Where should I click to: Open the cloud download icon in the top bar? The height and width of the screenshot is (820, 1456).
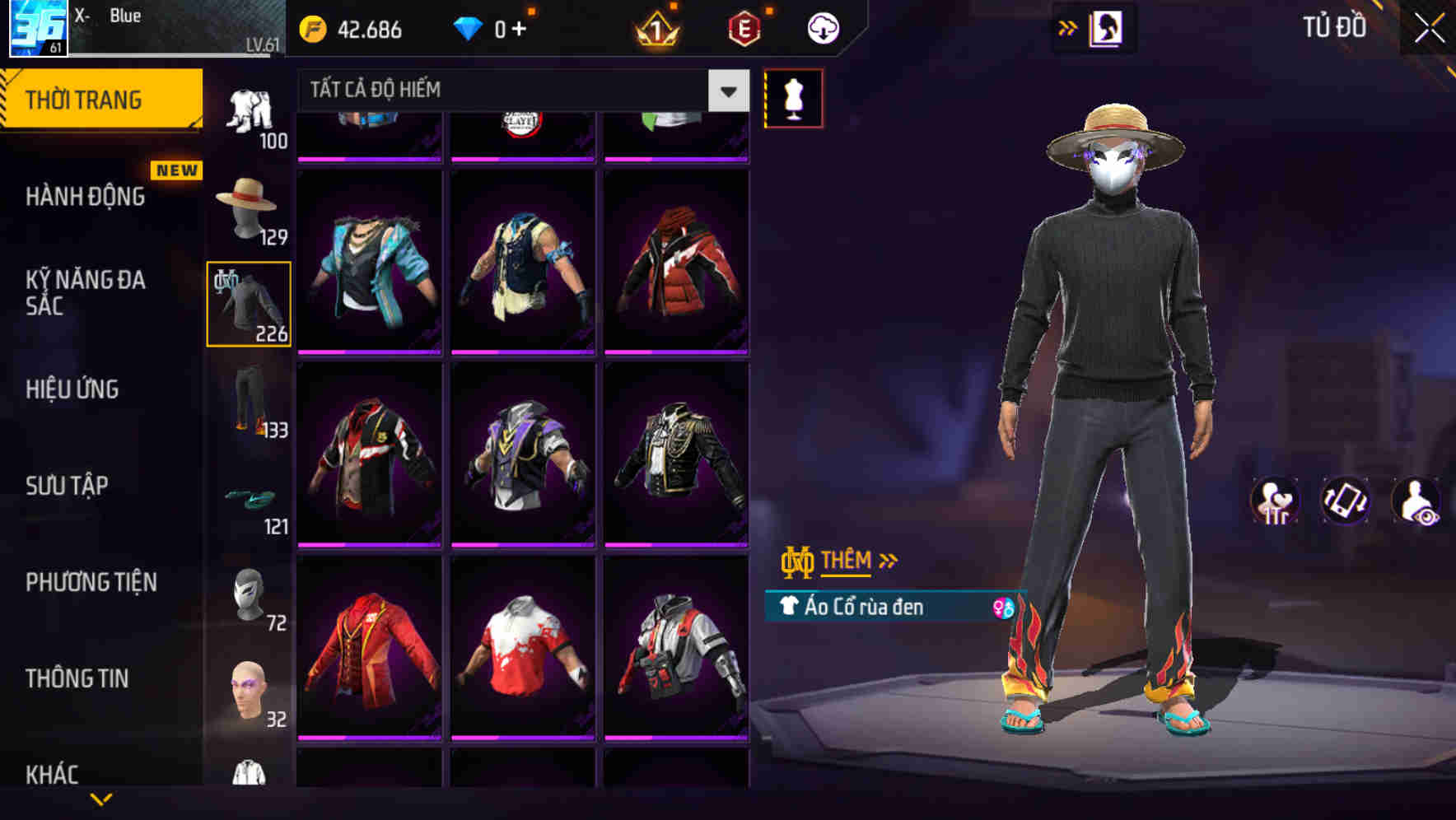click(x=822, y=27)
